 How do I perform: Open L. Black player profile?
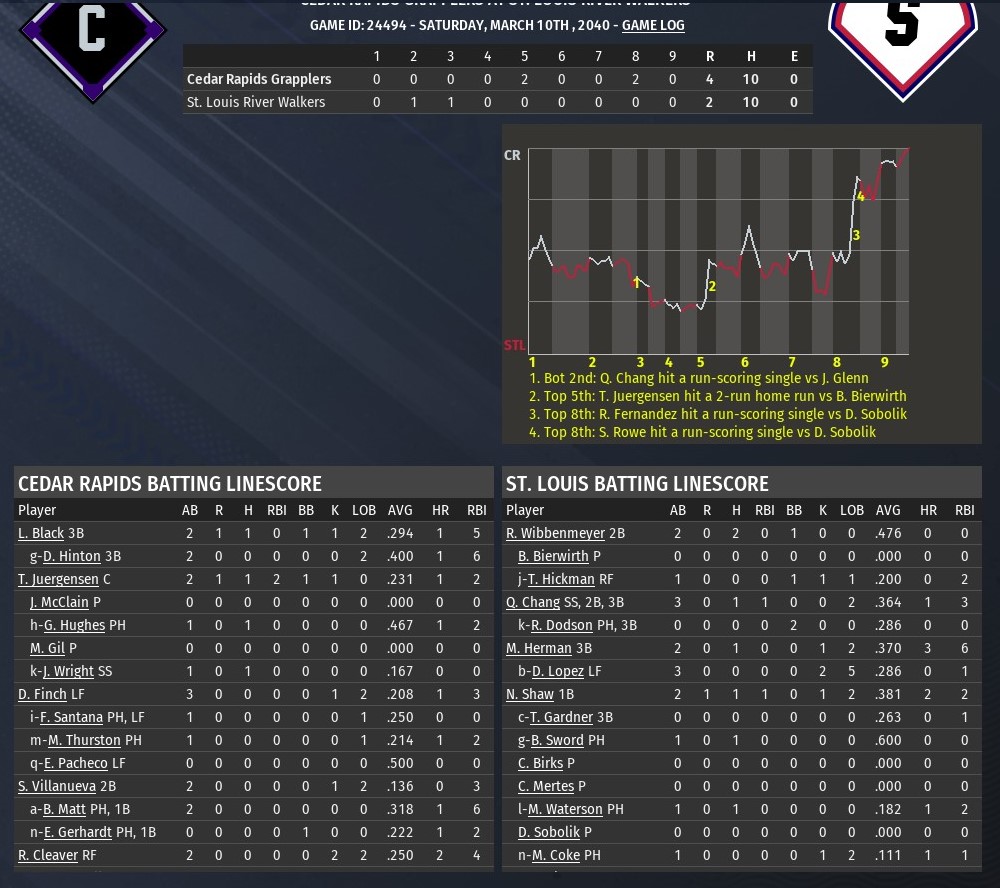click(41, 533)
